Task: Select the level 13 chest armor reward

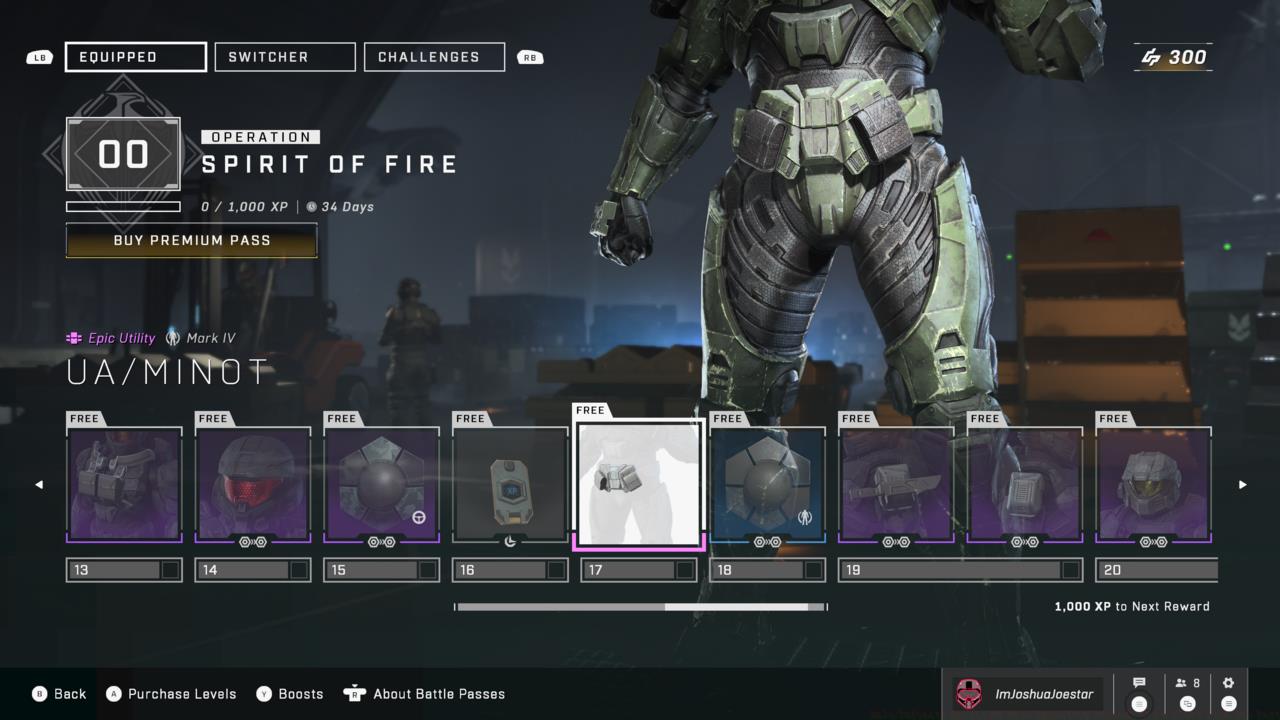Action: pos(124,485)
